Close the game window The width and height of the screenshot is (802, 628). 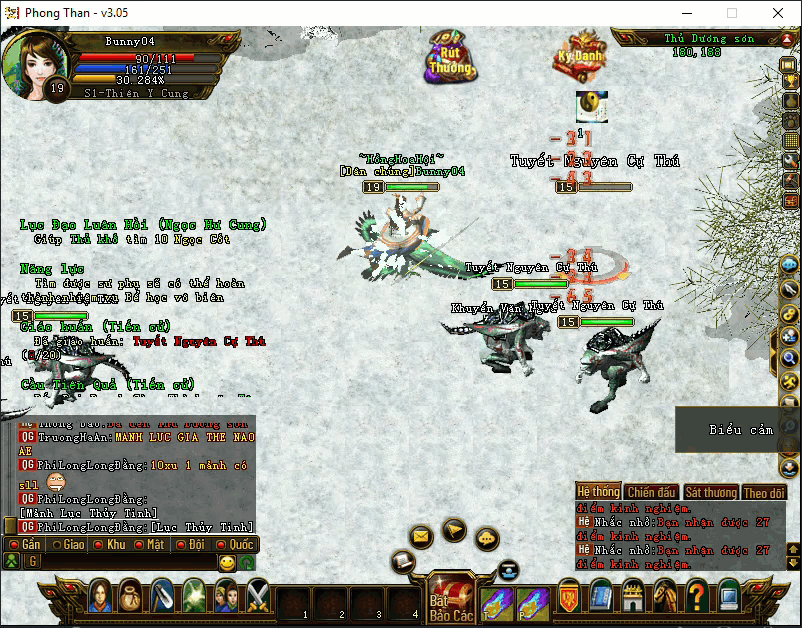(x=777, y=13)
